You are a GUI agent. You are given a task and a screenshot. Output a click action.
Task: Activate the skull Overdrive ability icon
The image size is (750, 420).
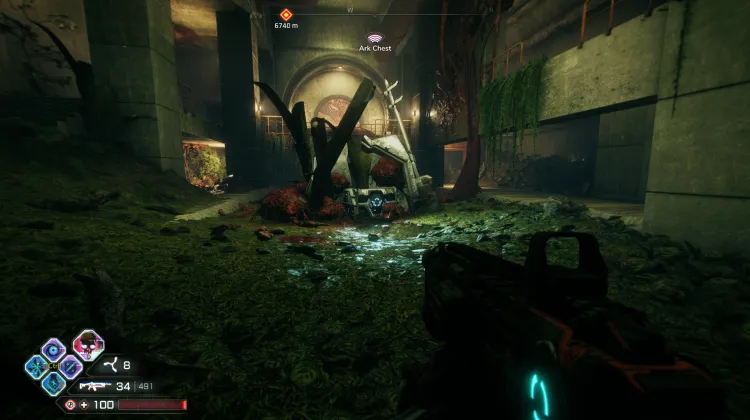88,346
